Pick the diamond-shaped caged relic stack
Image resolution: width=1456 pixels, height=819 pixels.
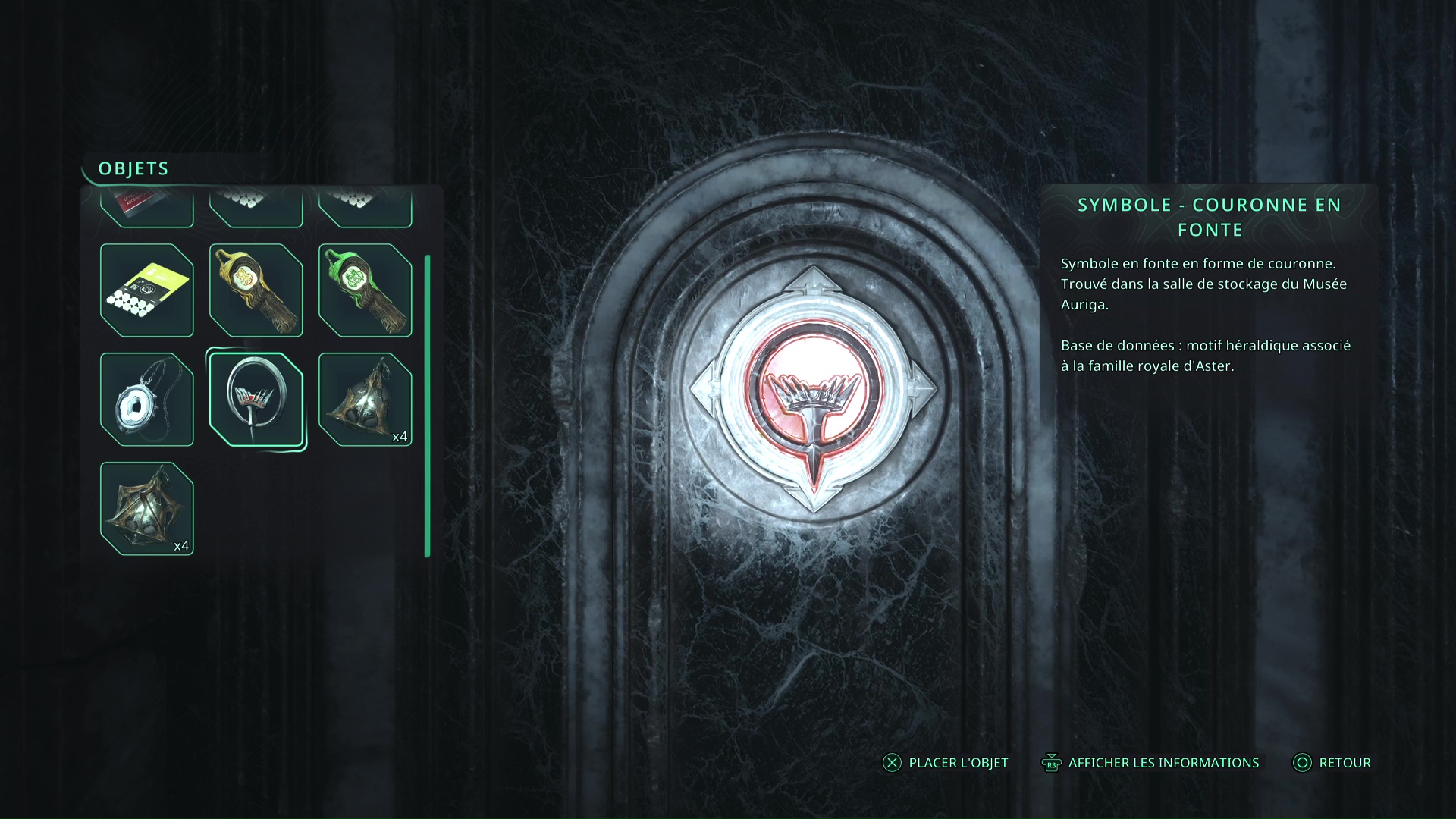point(146,508)
